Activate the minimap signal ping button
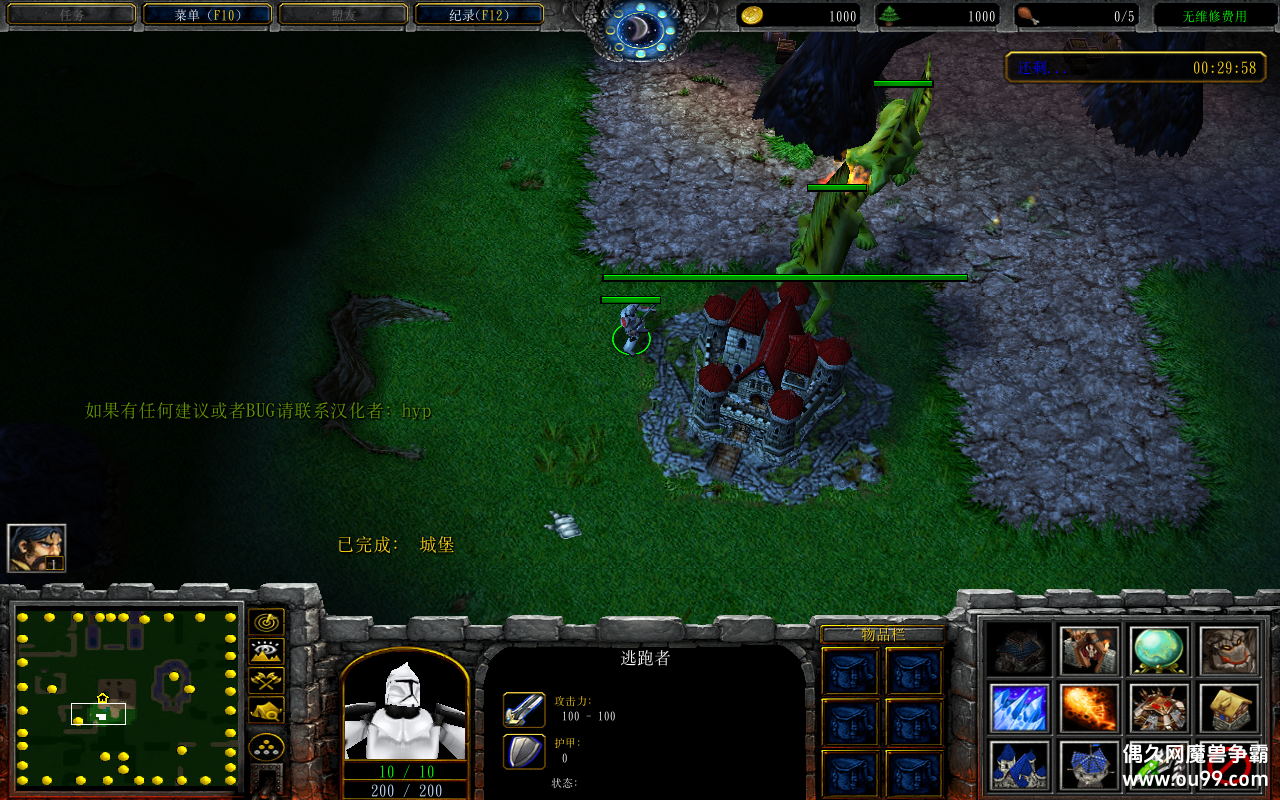Viewport: 1280px width, 800px height. (266, 622)
